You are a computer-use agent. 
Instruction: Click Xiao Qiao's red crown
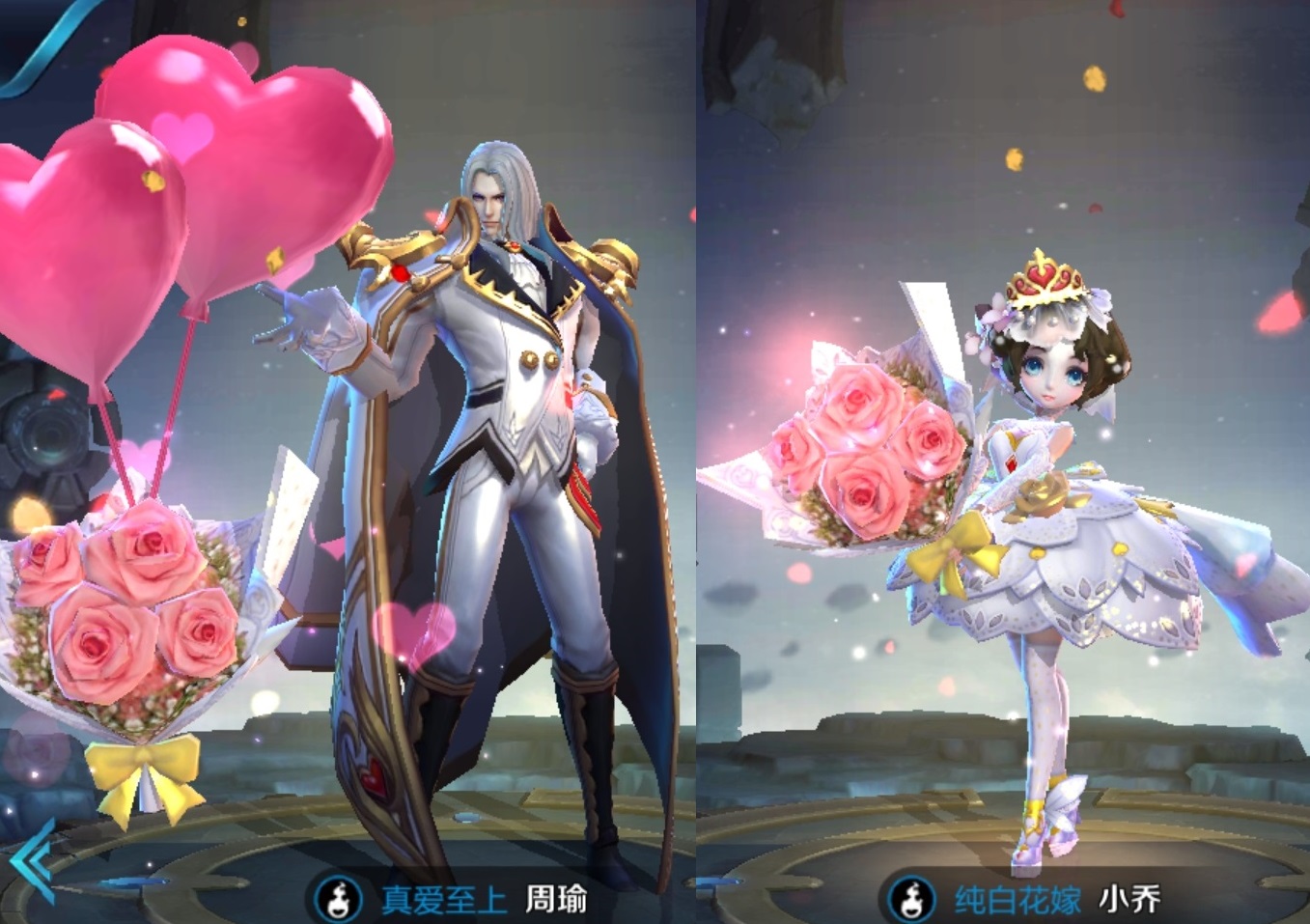pyautogui.click(x=1045, y=275)
